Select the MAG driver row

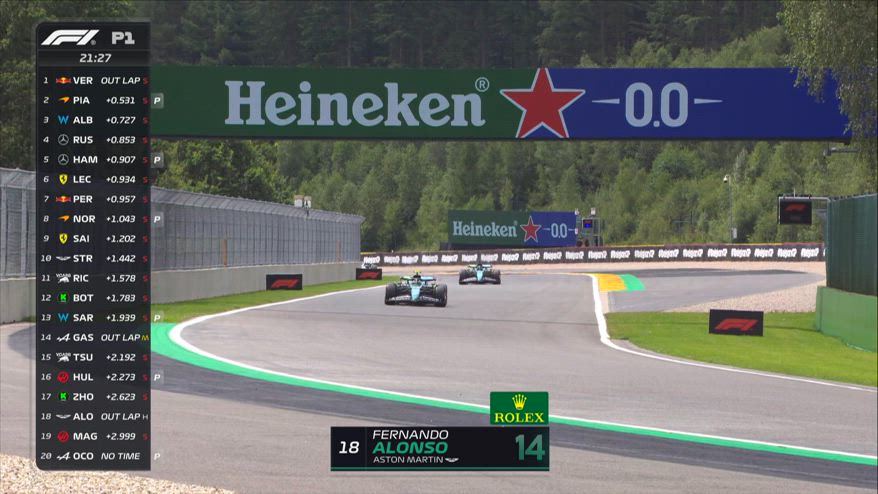(x=94, y=436)
